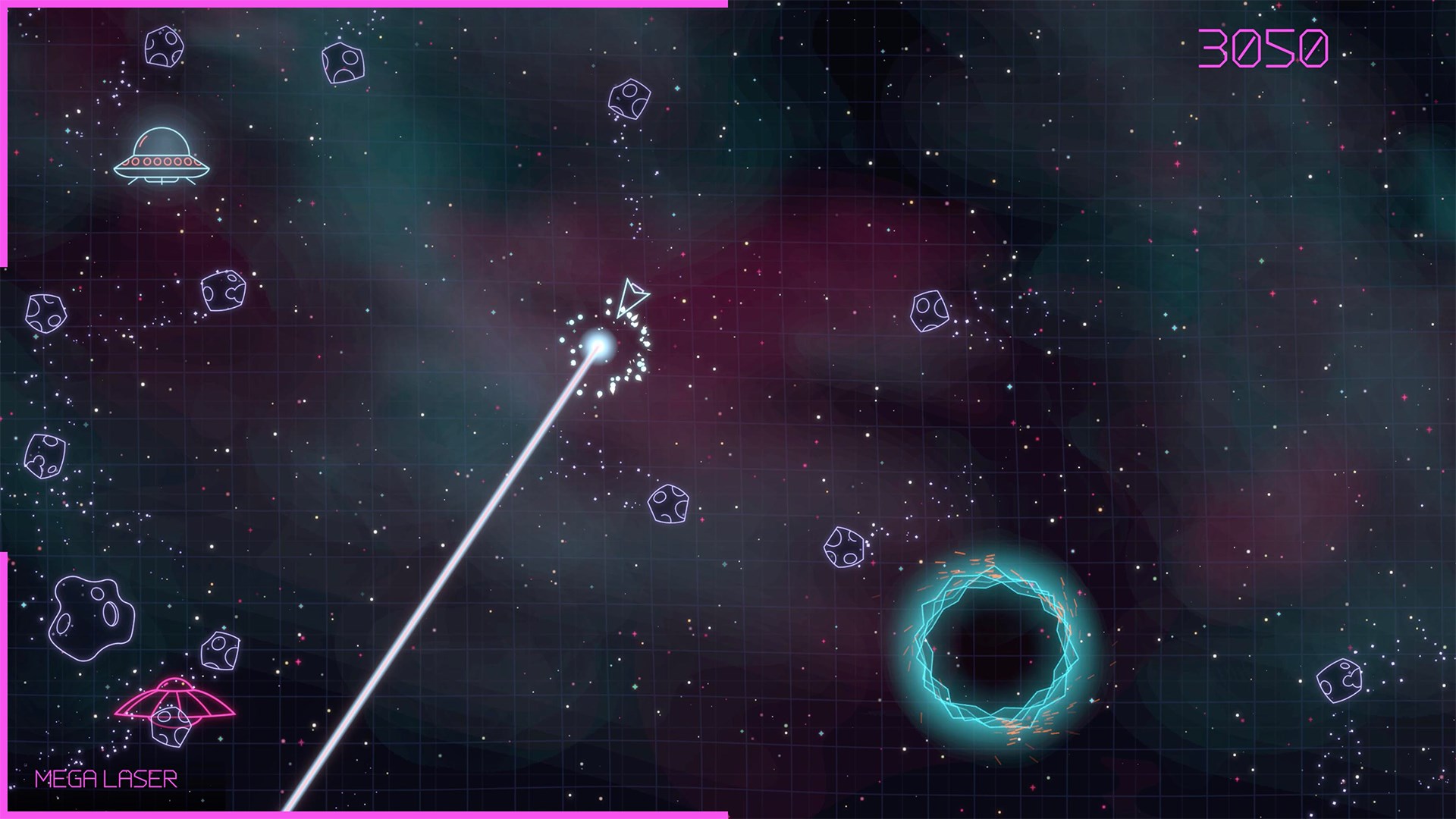Screen dimensions: 1456x819
Task: Select the player's triangular spaceship
Action: point(632,296)
